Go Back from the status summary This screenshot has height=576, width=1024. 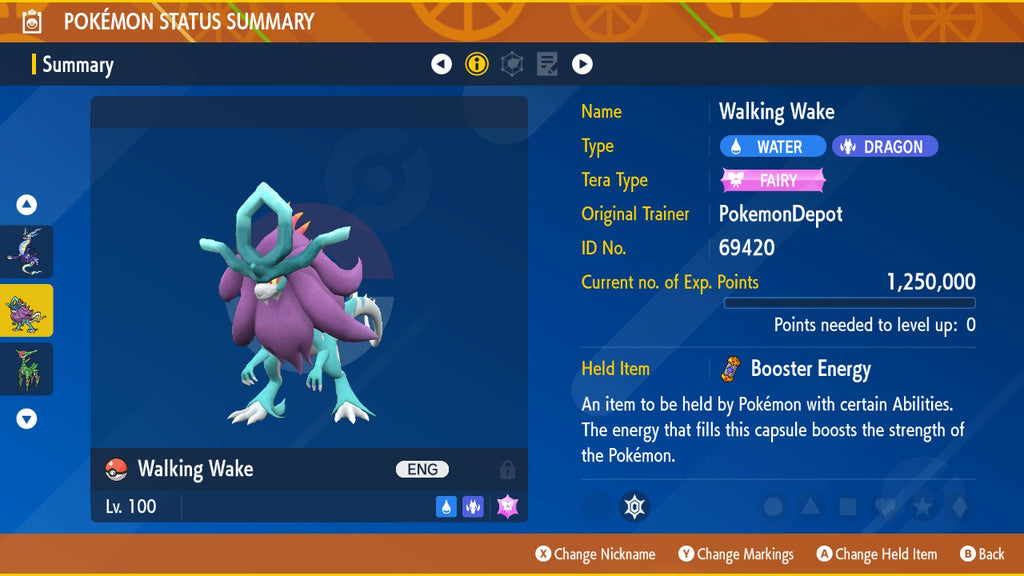point(982,554)
